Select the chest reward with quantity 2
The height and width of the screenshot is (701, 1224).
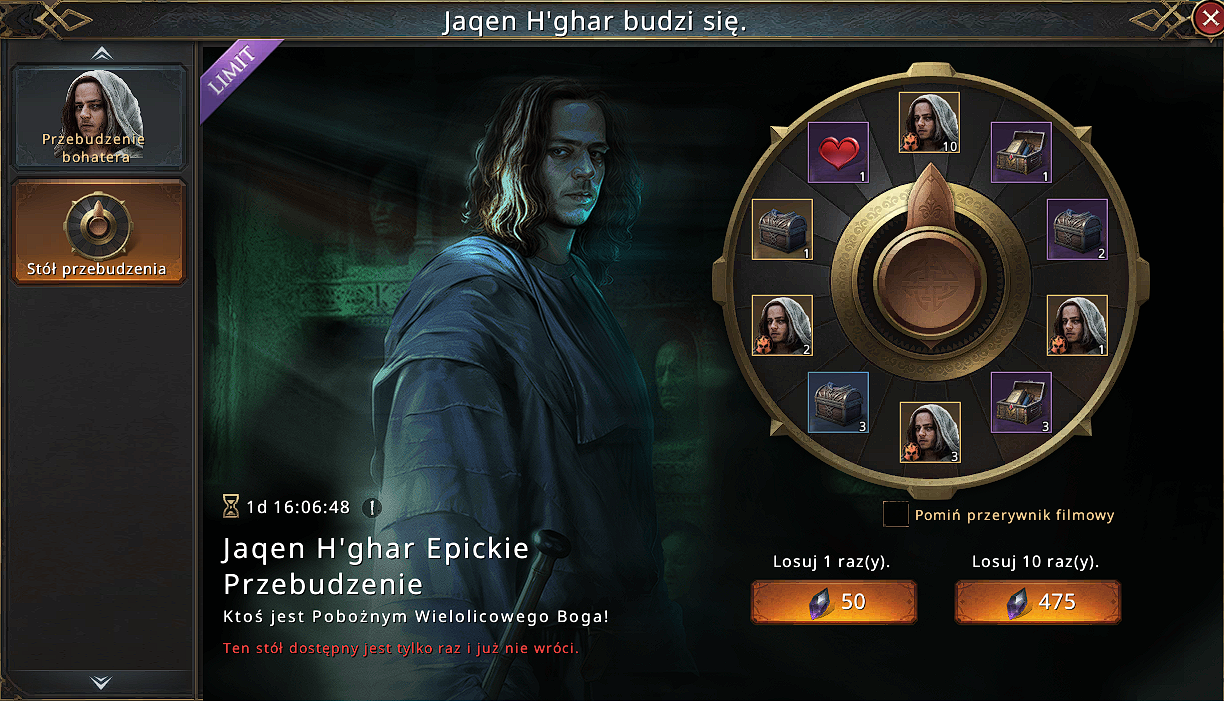(1077, 229)
